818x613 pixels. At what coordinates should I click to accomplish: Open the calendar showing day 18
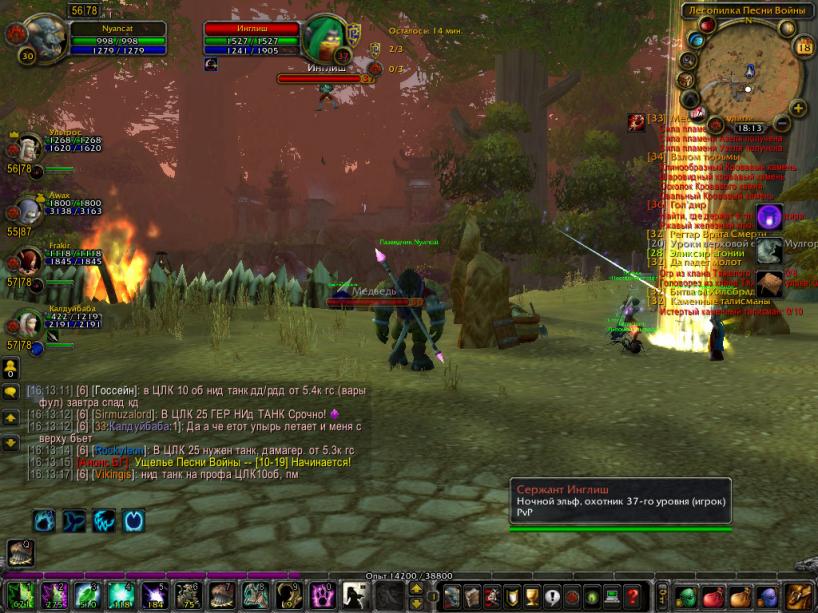click(x=804, y=47)
